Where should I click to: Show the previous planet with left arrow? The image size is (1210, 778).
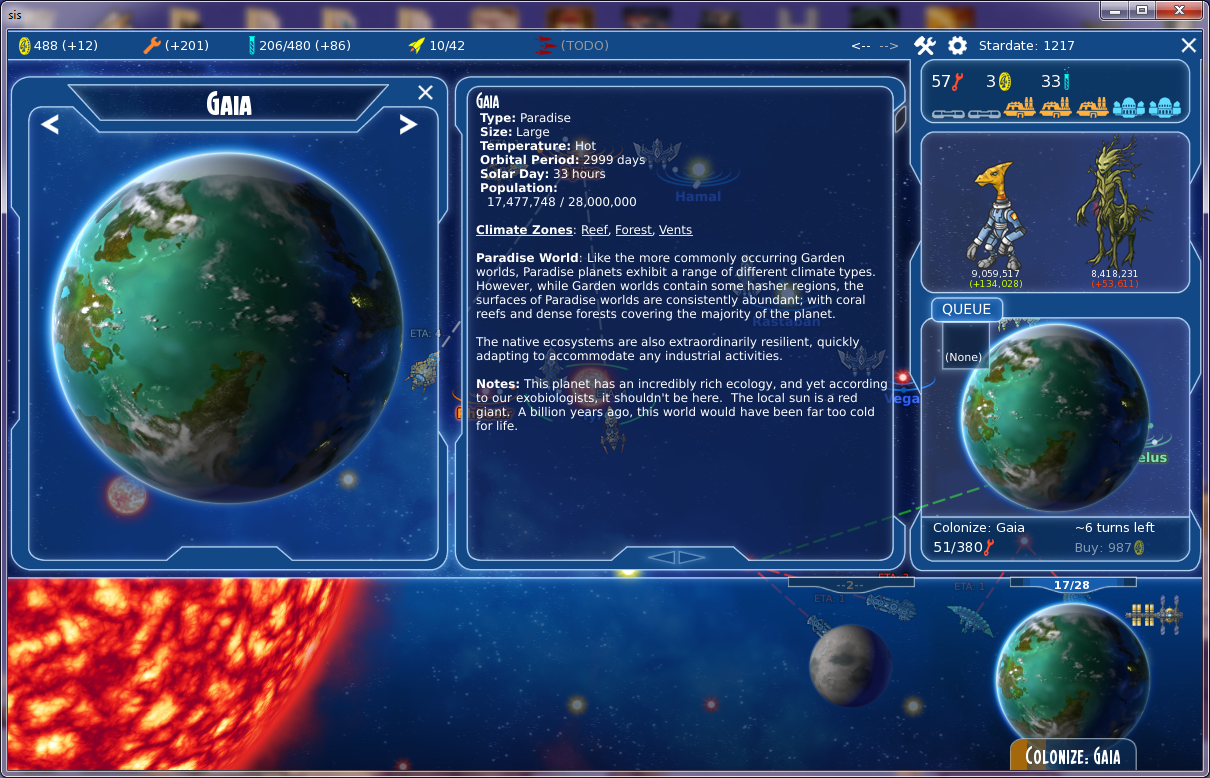point(50,125)
